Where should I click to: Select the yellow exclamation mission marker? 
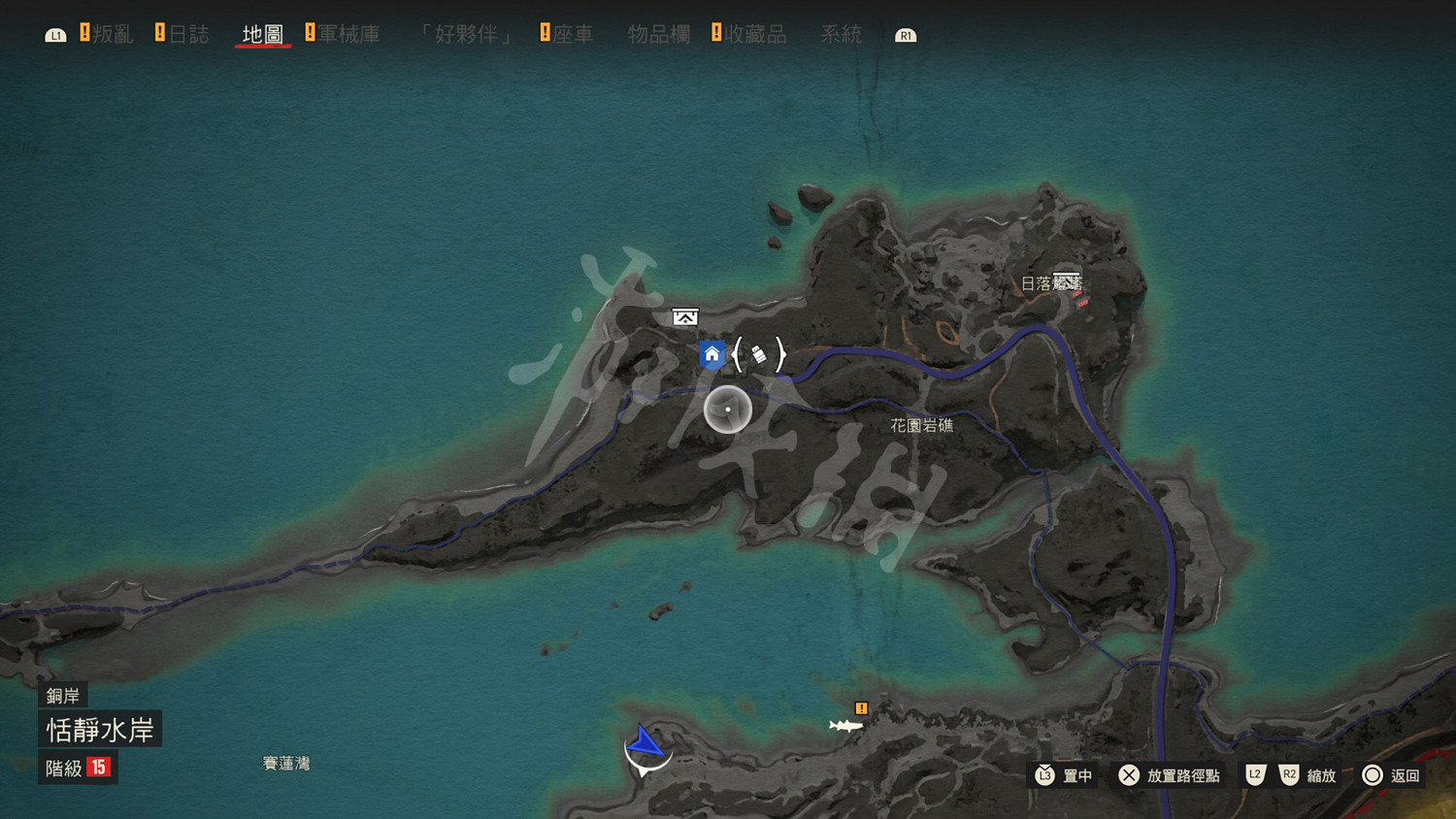click(x=860, y=709)
